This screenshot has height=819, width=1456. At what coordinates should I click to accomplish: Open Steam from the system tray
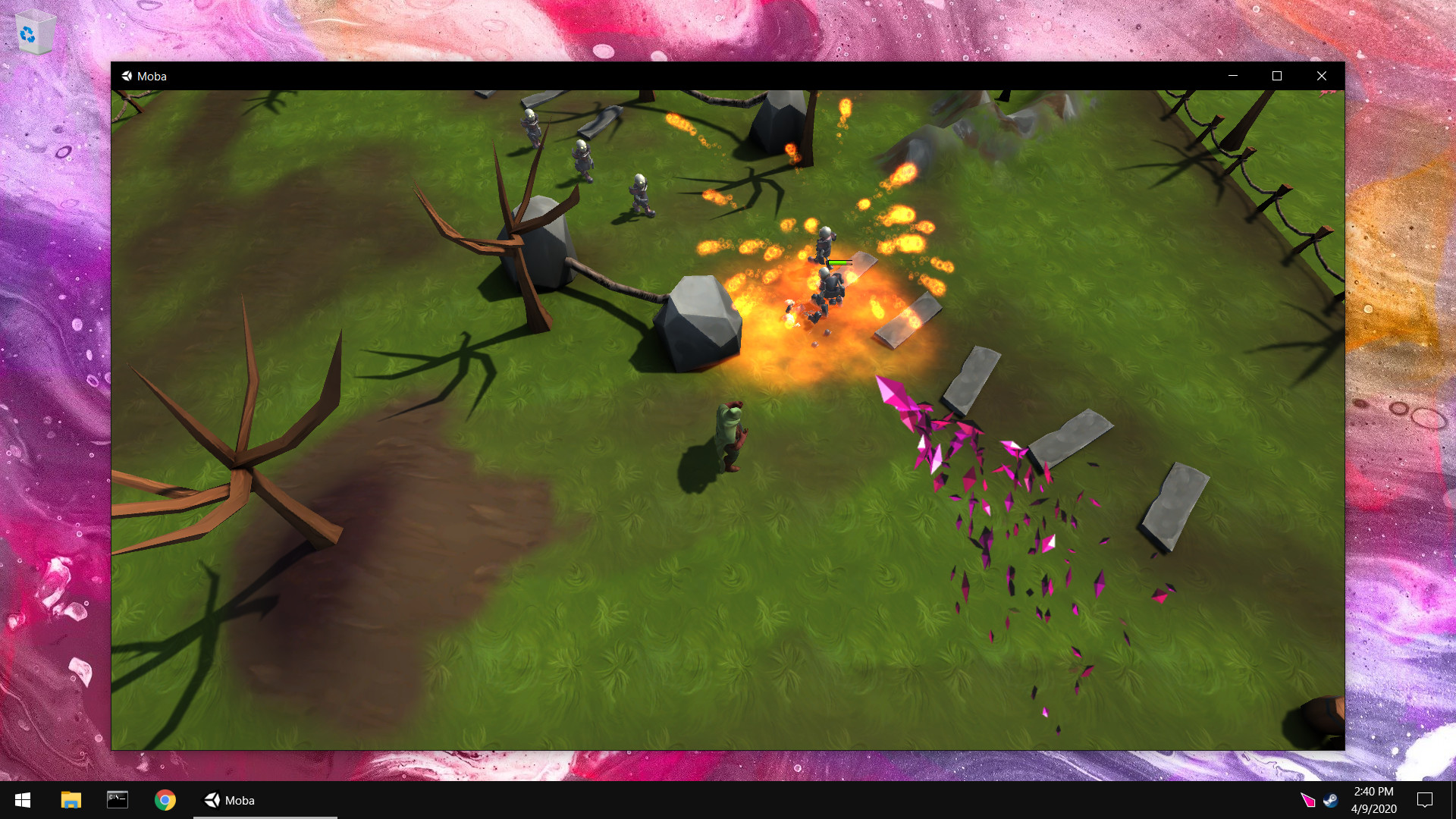[1331, 800]
